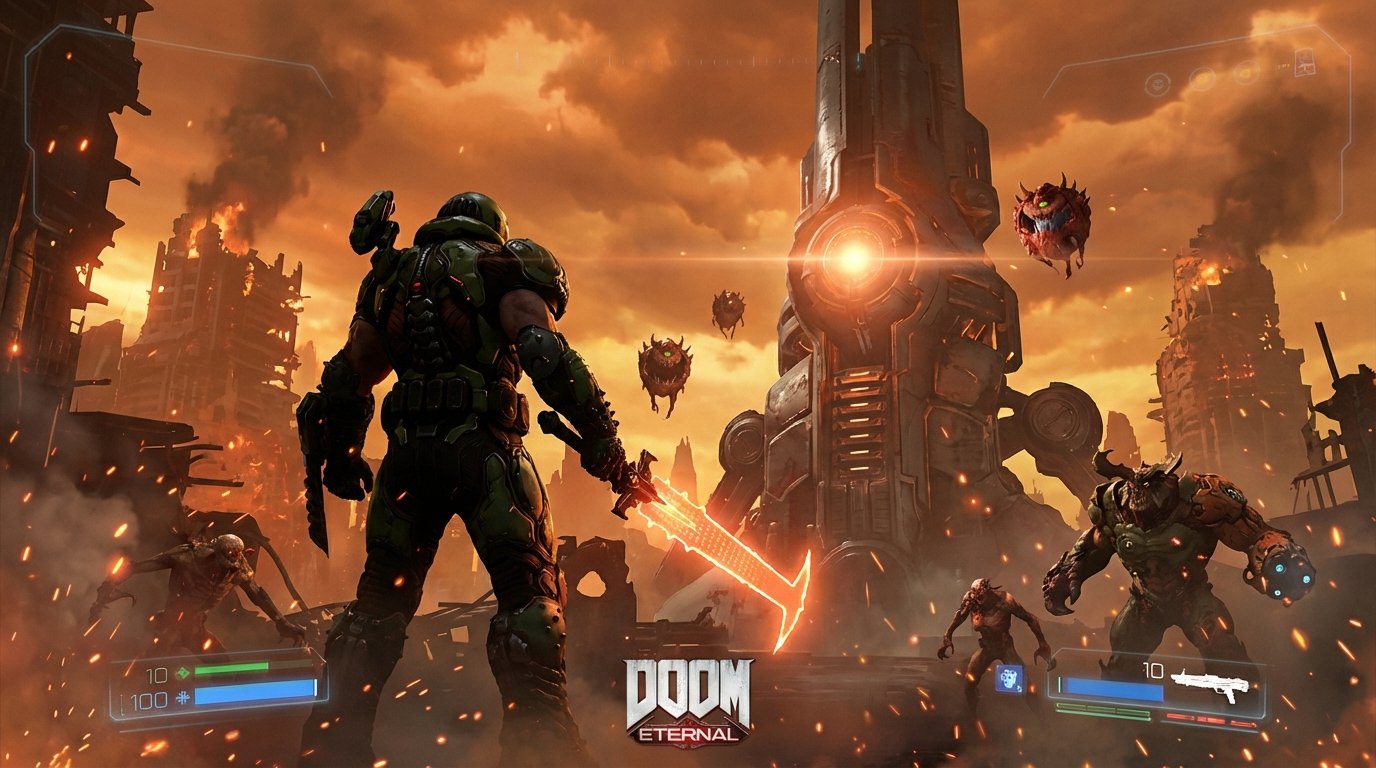Click the leftmost circular indicator in top-right HUD
Screen dimensions: 1376x768
pos(1158,84)
